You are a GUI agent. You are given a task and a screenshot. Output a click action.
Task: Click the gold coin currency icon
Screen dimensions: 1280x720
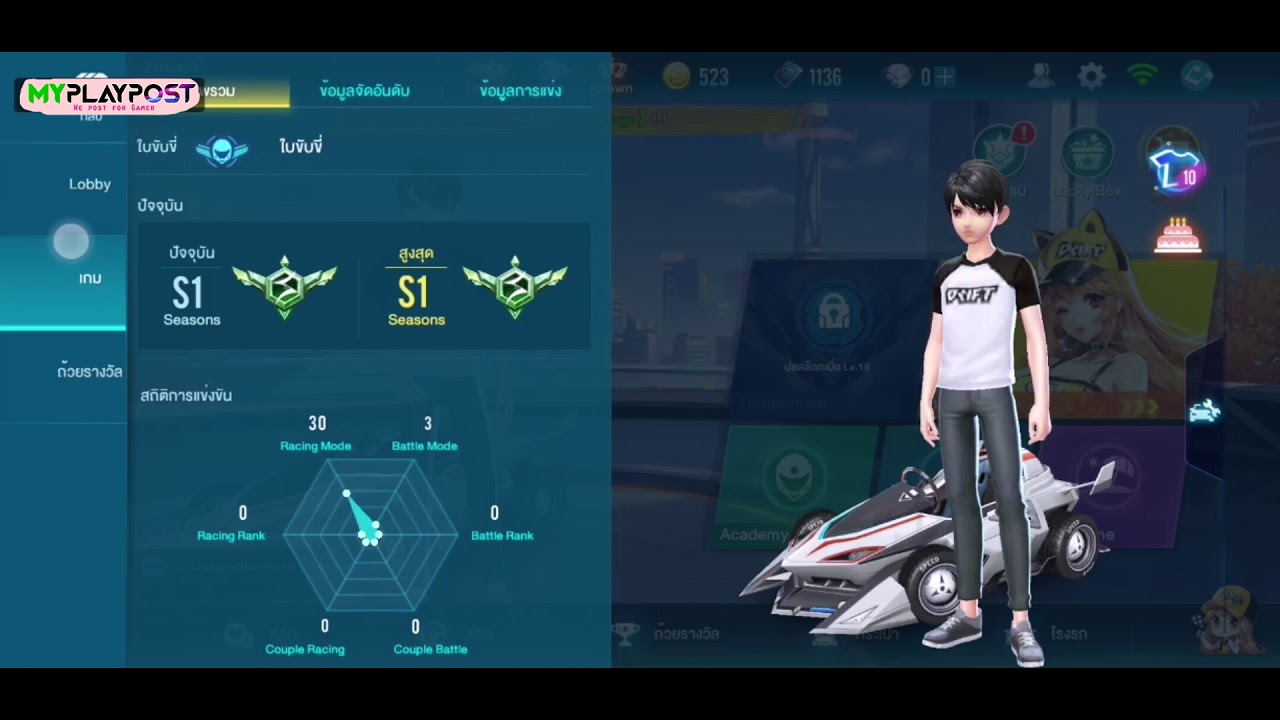[677, 77]
